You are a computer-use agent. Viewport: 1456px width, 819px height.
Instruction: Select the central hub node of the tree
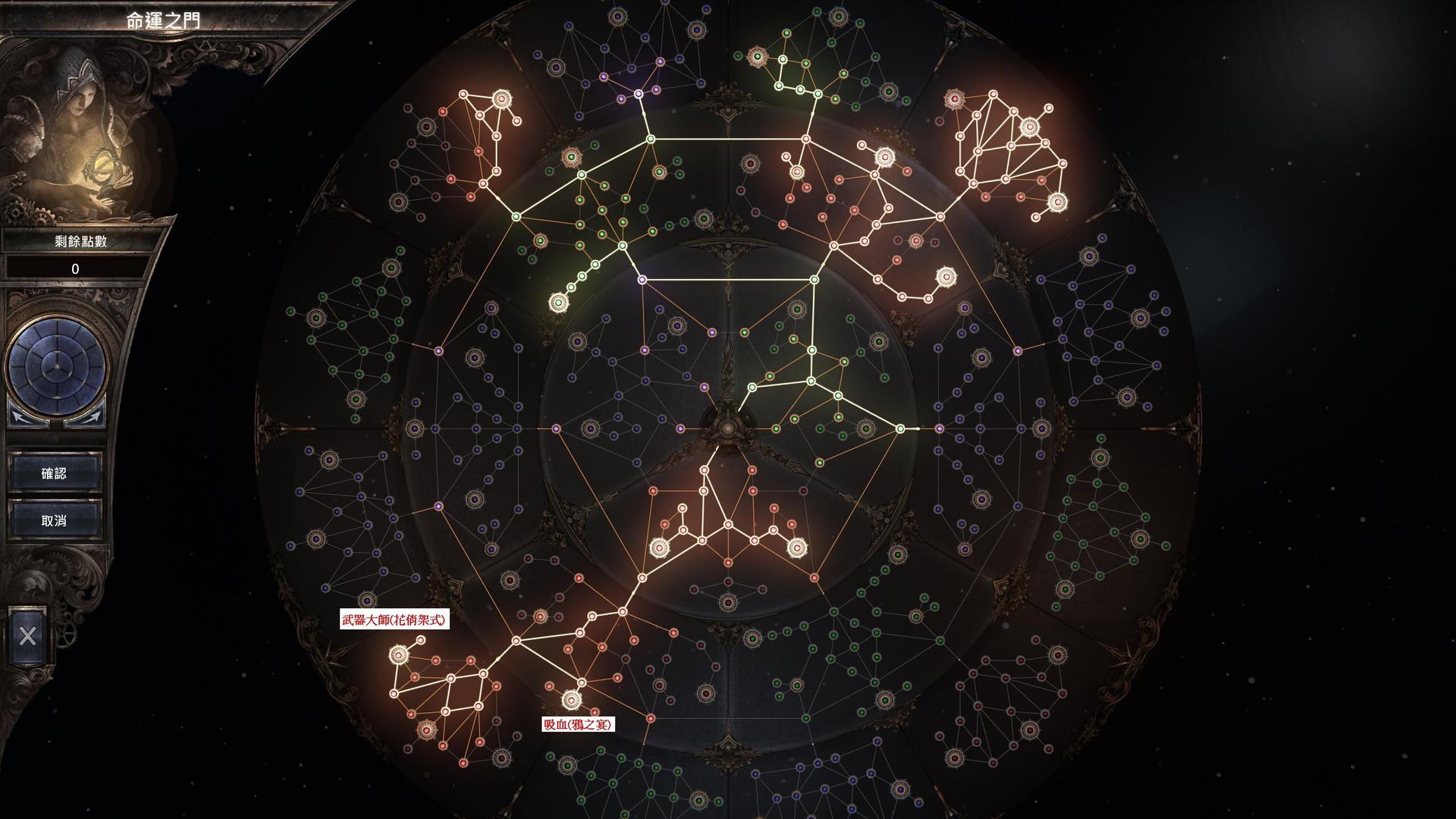tap(728, 428)
